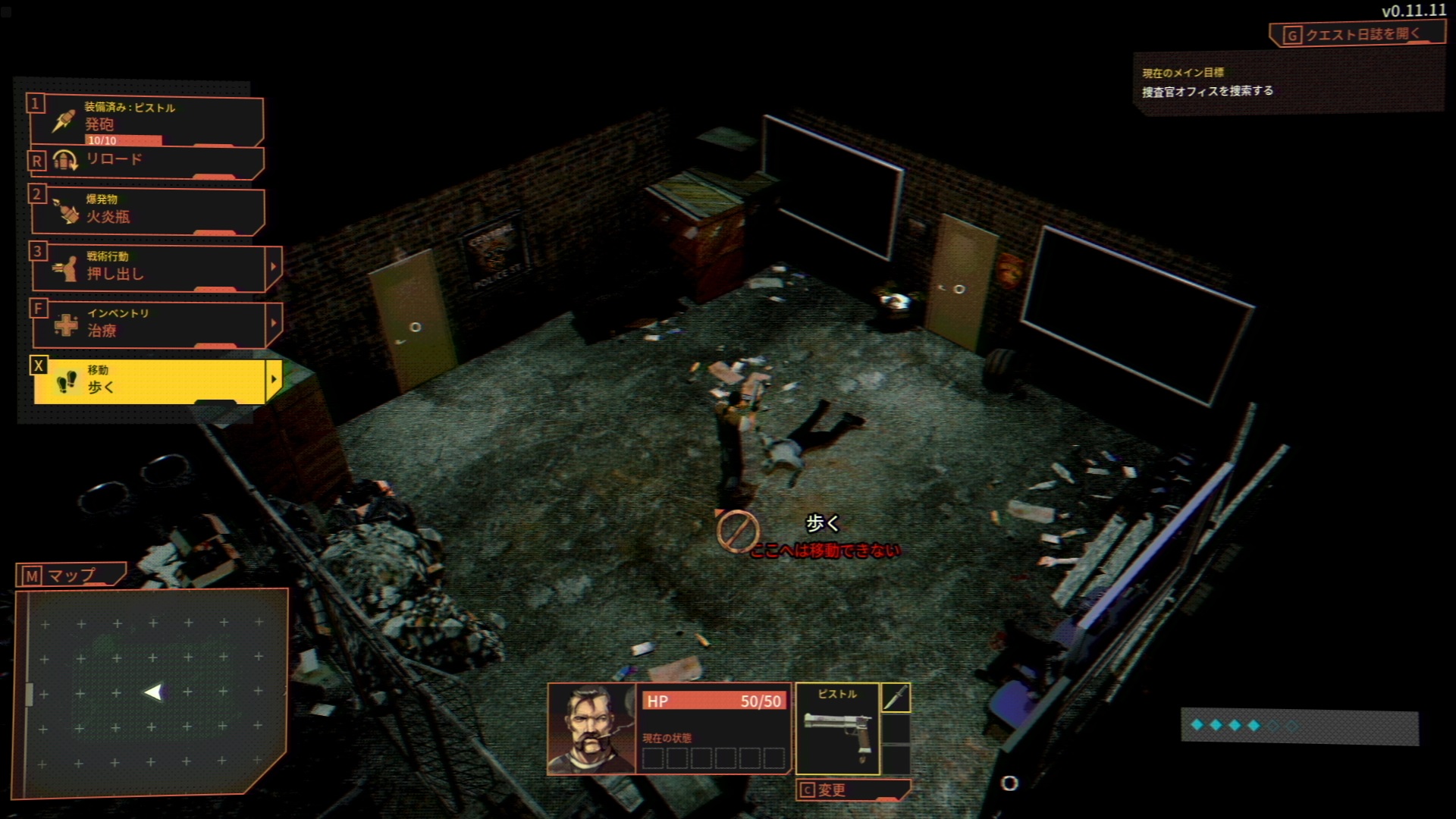Screen dimensions: 1456x819
Task: Select the pistol 発砲 fire action
Action: click(x=146, y=121)
